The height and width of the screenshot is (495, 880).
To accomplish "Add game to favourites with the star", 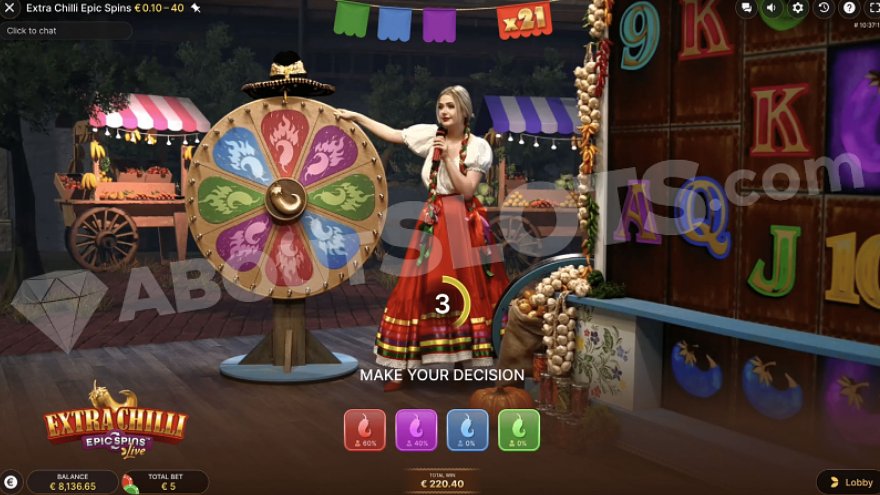I will (x=196, y=8).
